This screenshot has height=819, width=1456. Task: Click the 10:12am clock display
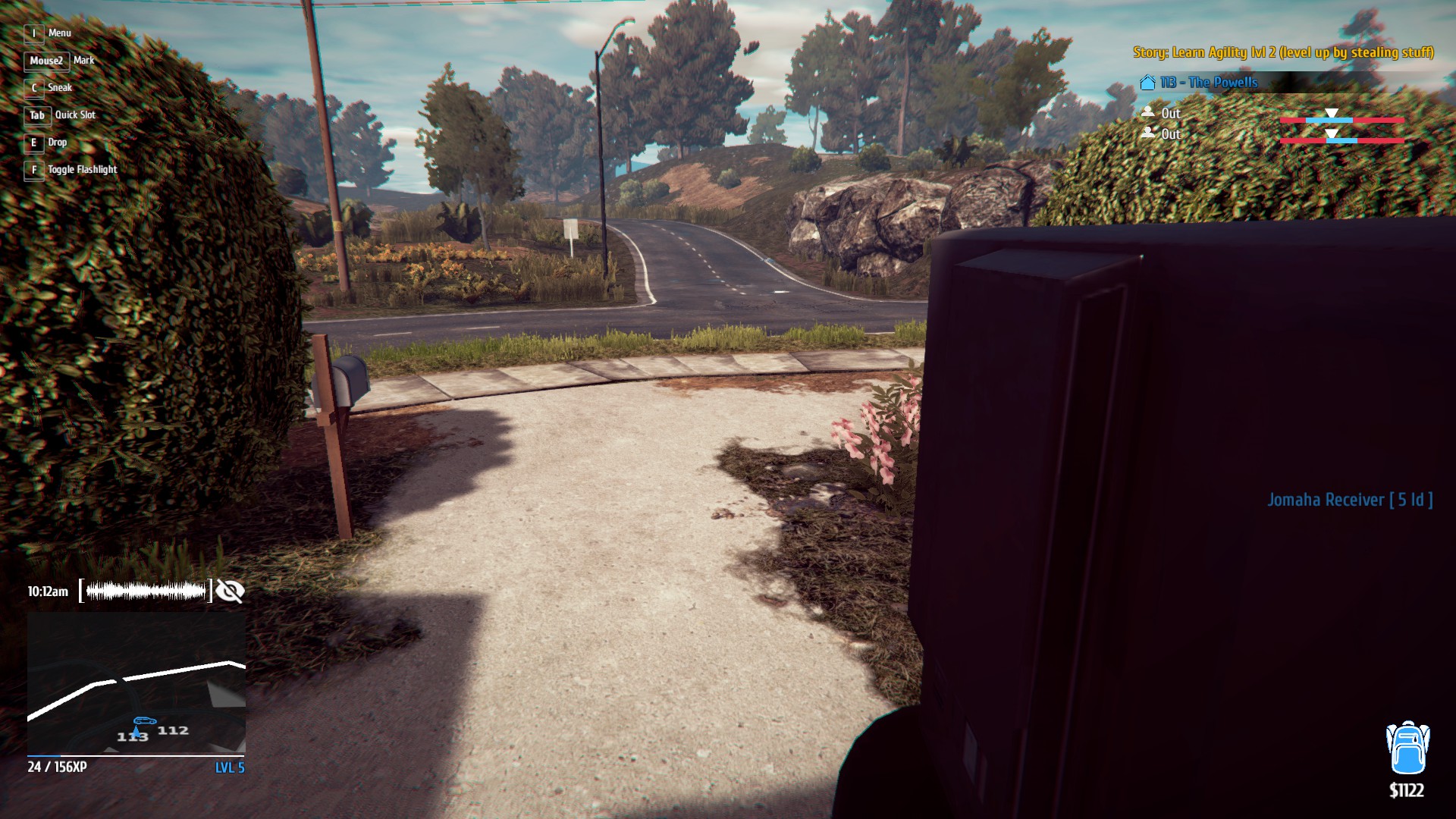click(x=47, y=591)
